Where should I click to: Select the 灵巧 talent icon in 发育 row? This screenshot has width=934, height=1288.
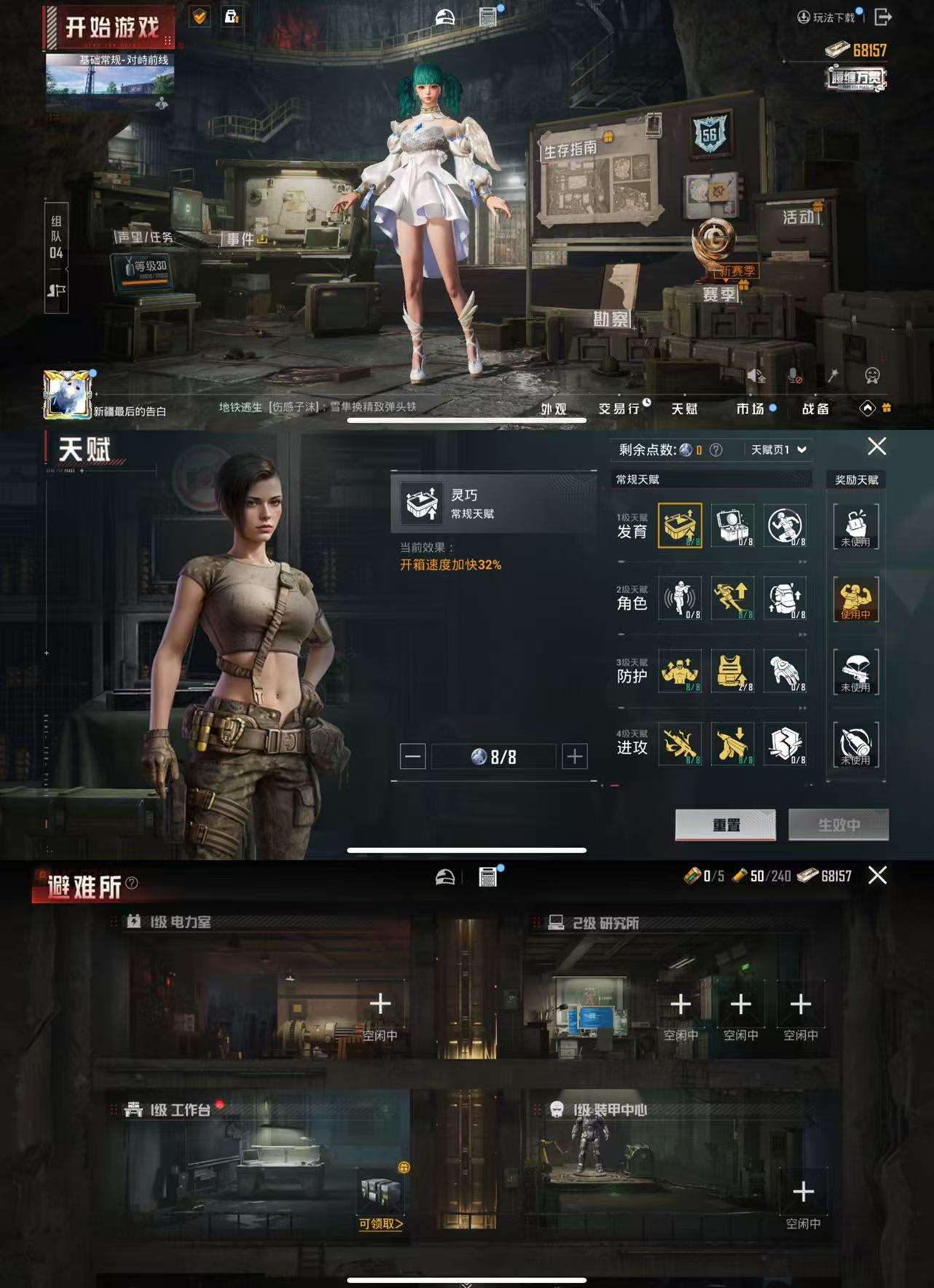(x=680, y=525)
